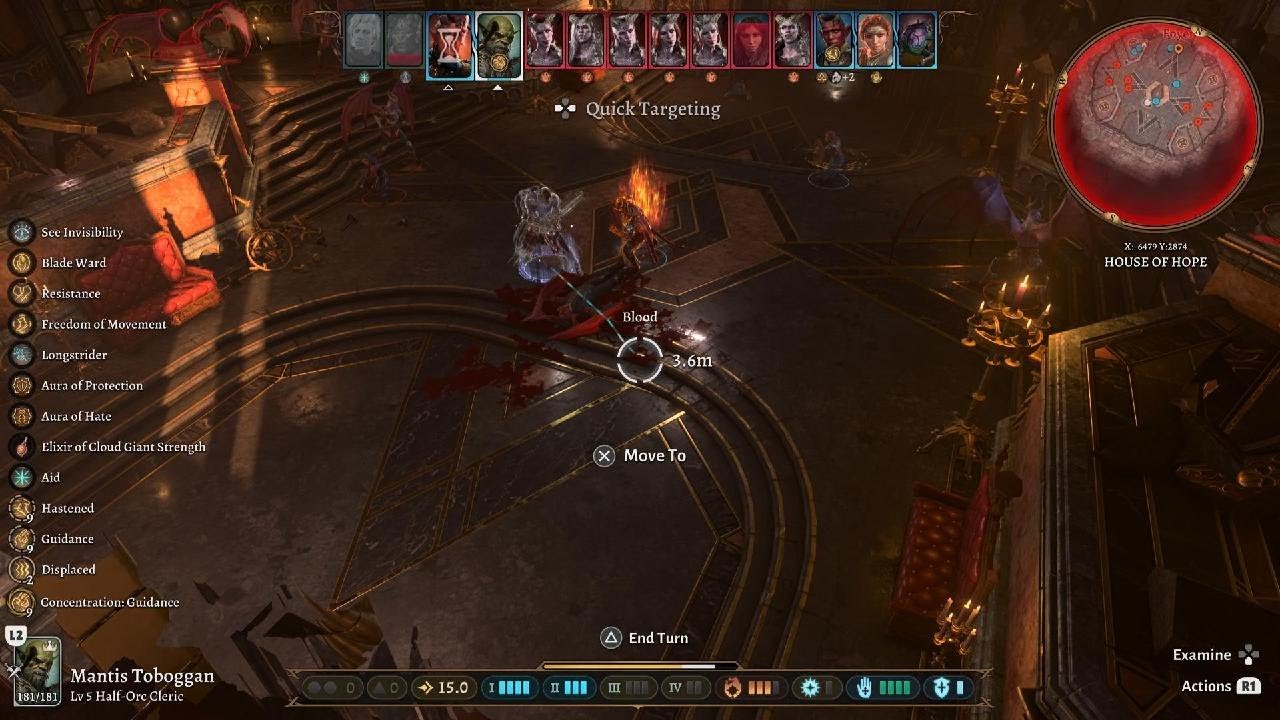Inspect the Elixir of Cloud Giant Strength icon
The width and height of the screenshot is (1280, 720).
(22, 447)
